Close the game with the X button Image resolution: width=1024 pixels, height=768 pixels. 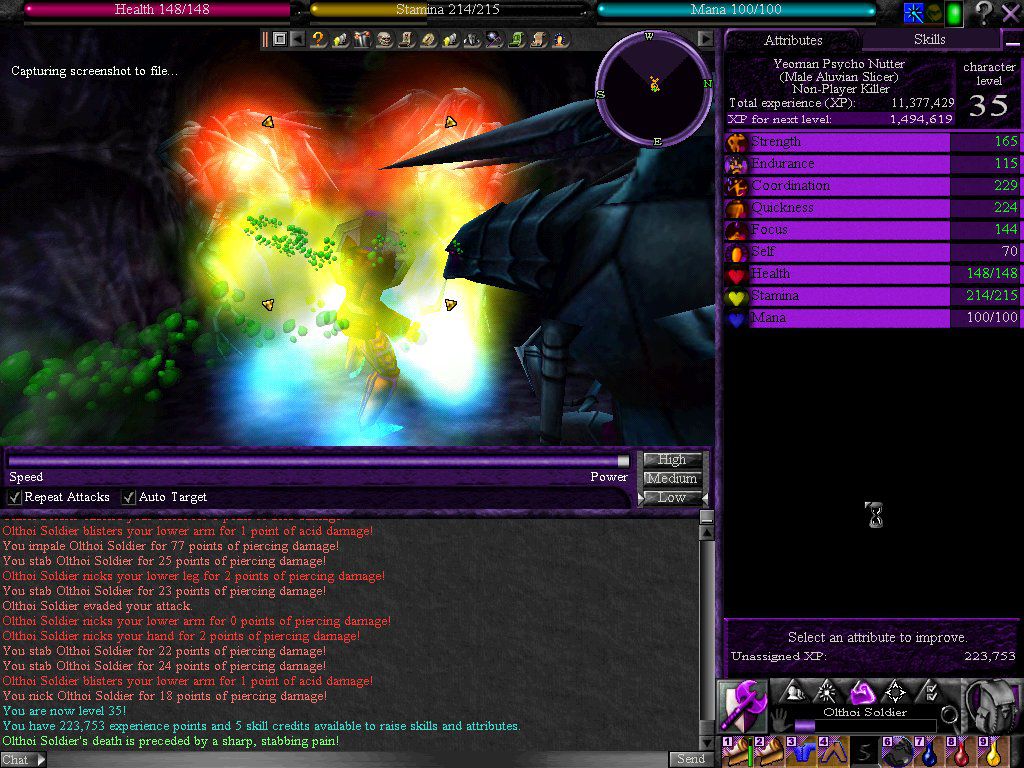point(1010,13)
